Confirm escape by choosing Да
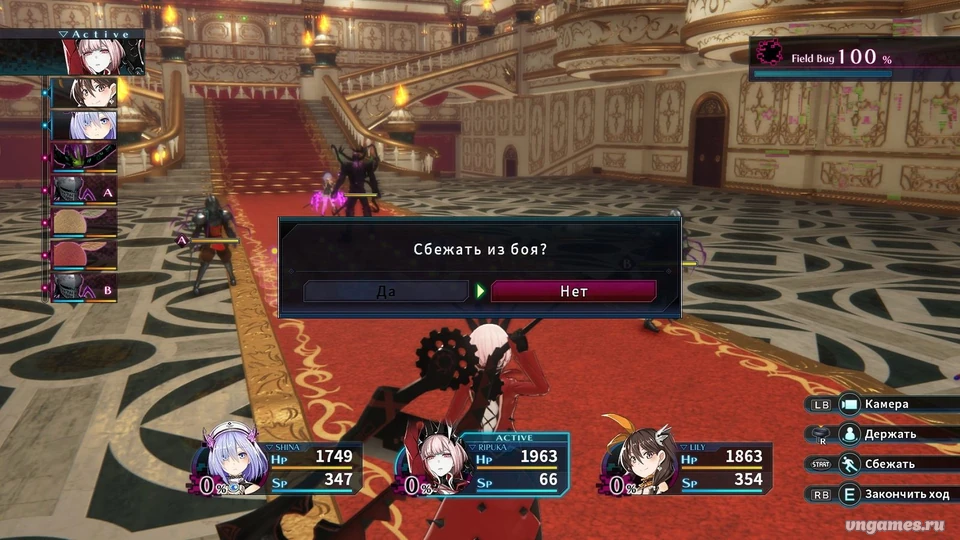The height and width of the screenshot is (540, 960). pyautogui.click(x=386, y=291)
